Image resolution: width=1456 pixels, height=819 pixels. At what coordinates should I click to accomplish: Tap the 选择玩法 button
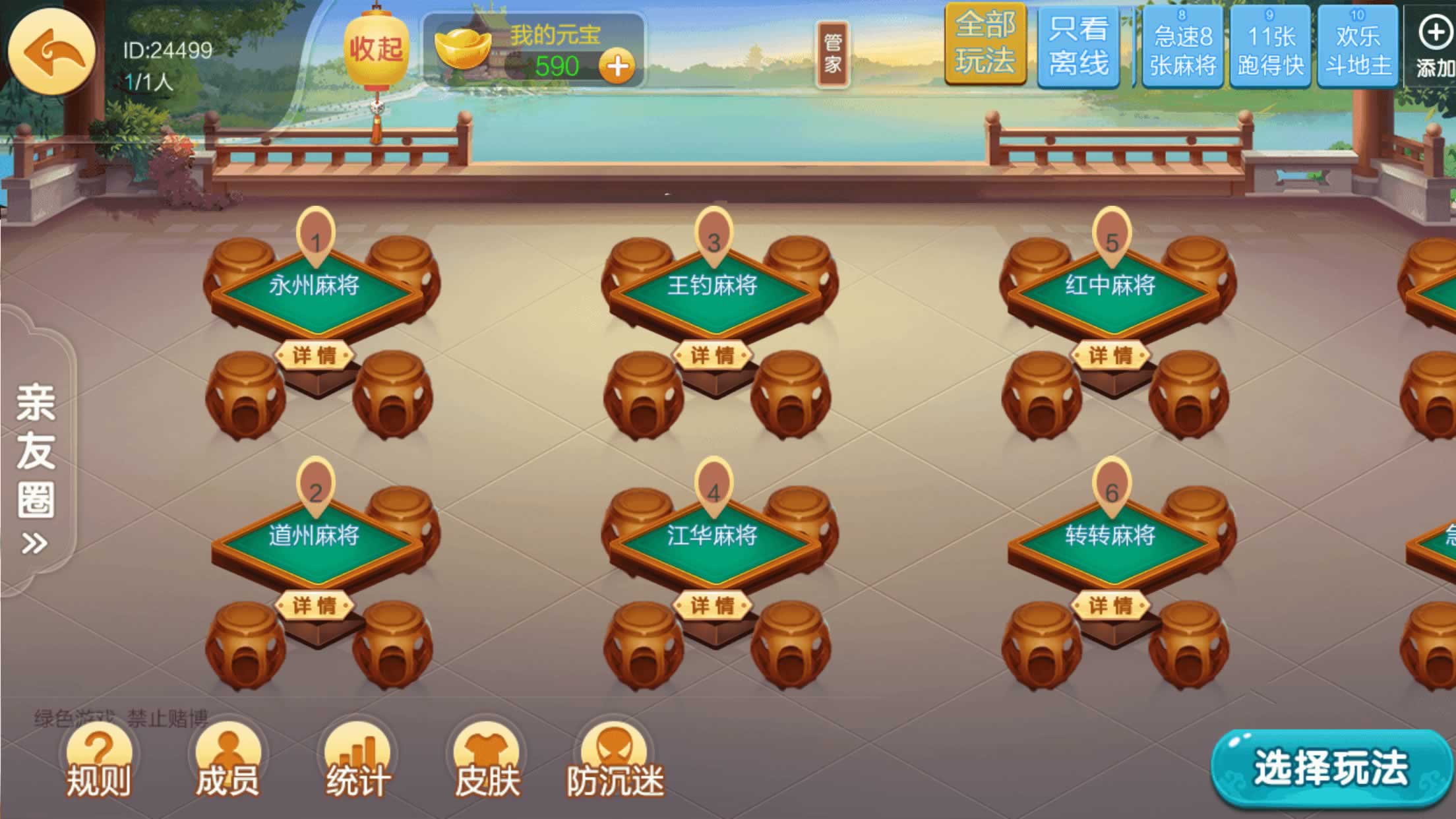tap(1331, 768)
